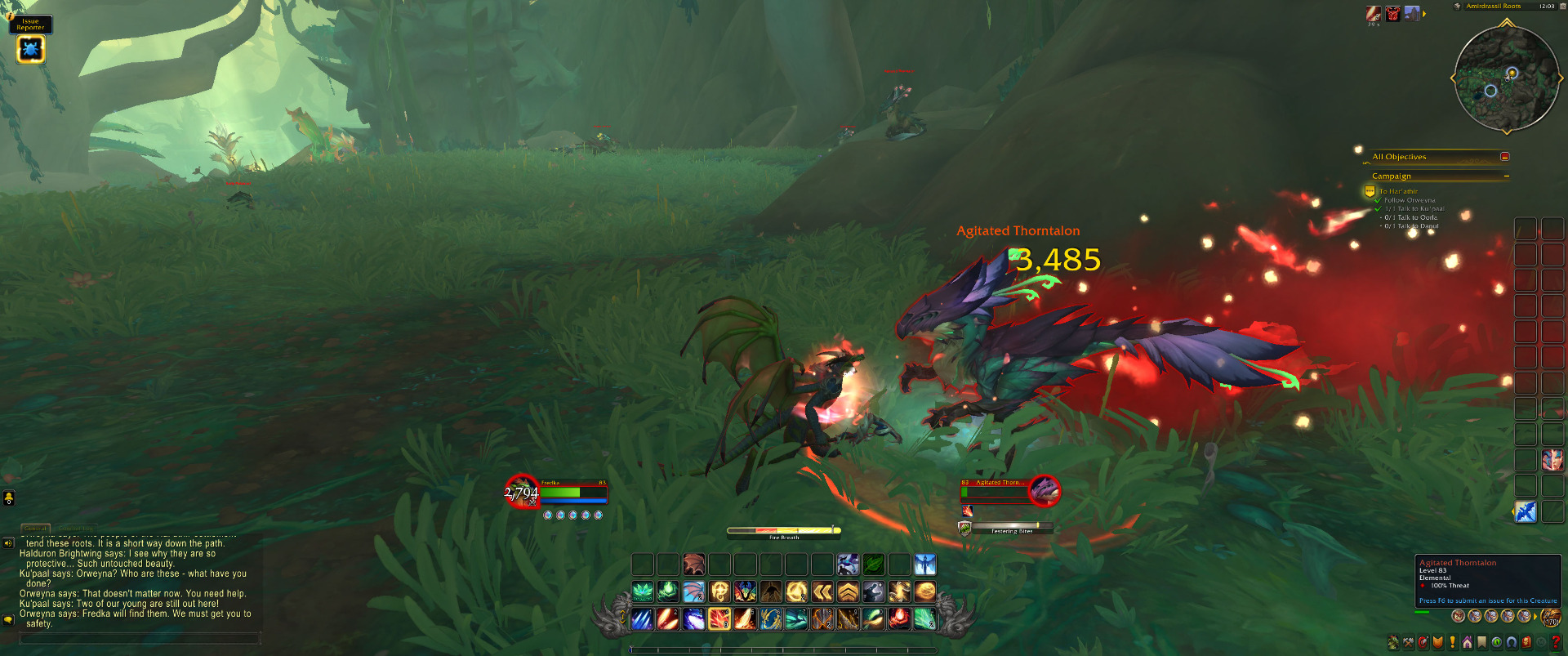
Task: Cast the green emerald blossom ability
Action: pyautogui.click(x=643, y=591)
